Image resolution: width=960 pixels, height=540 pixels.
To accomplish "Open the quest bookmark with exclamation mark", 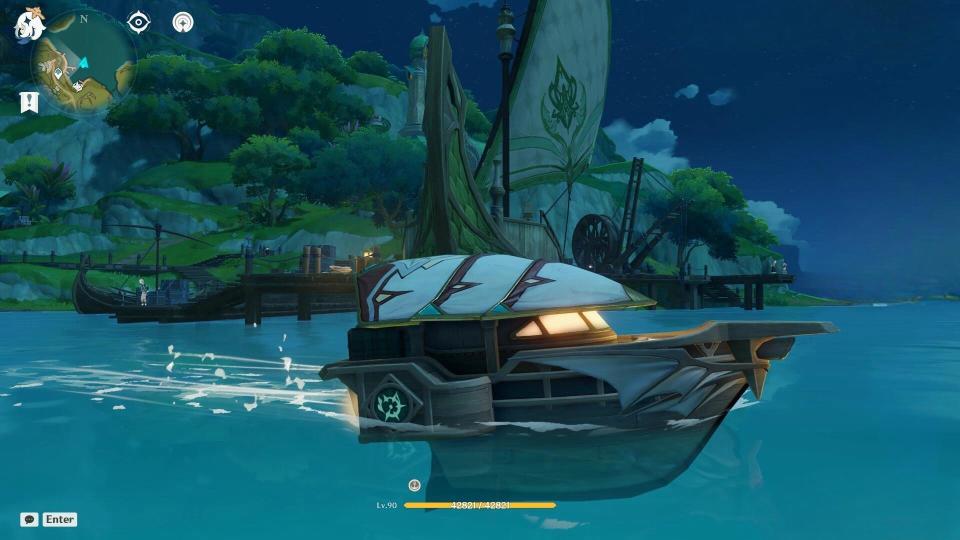I will tap(29, 101).
